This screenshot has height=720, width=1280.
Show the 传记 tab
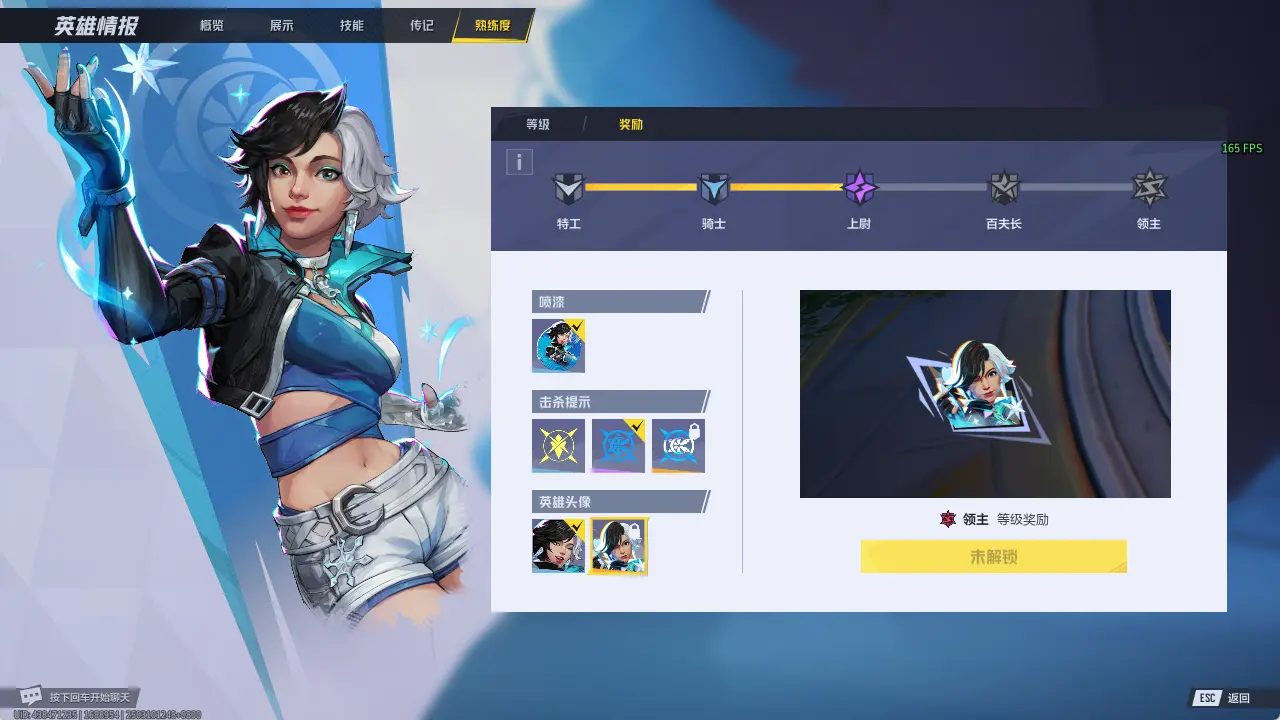421,25
